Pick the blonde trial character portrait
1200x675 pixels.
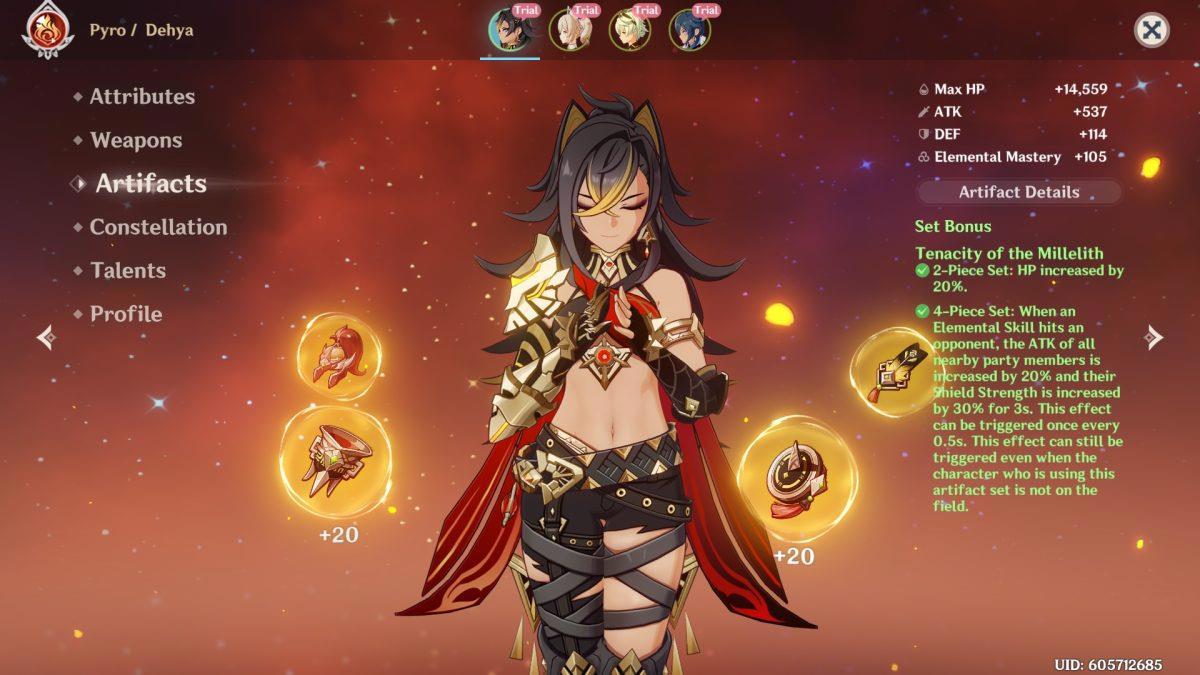pos(630,30)
